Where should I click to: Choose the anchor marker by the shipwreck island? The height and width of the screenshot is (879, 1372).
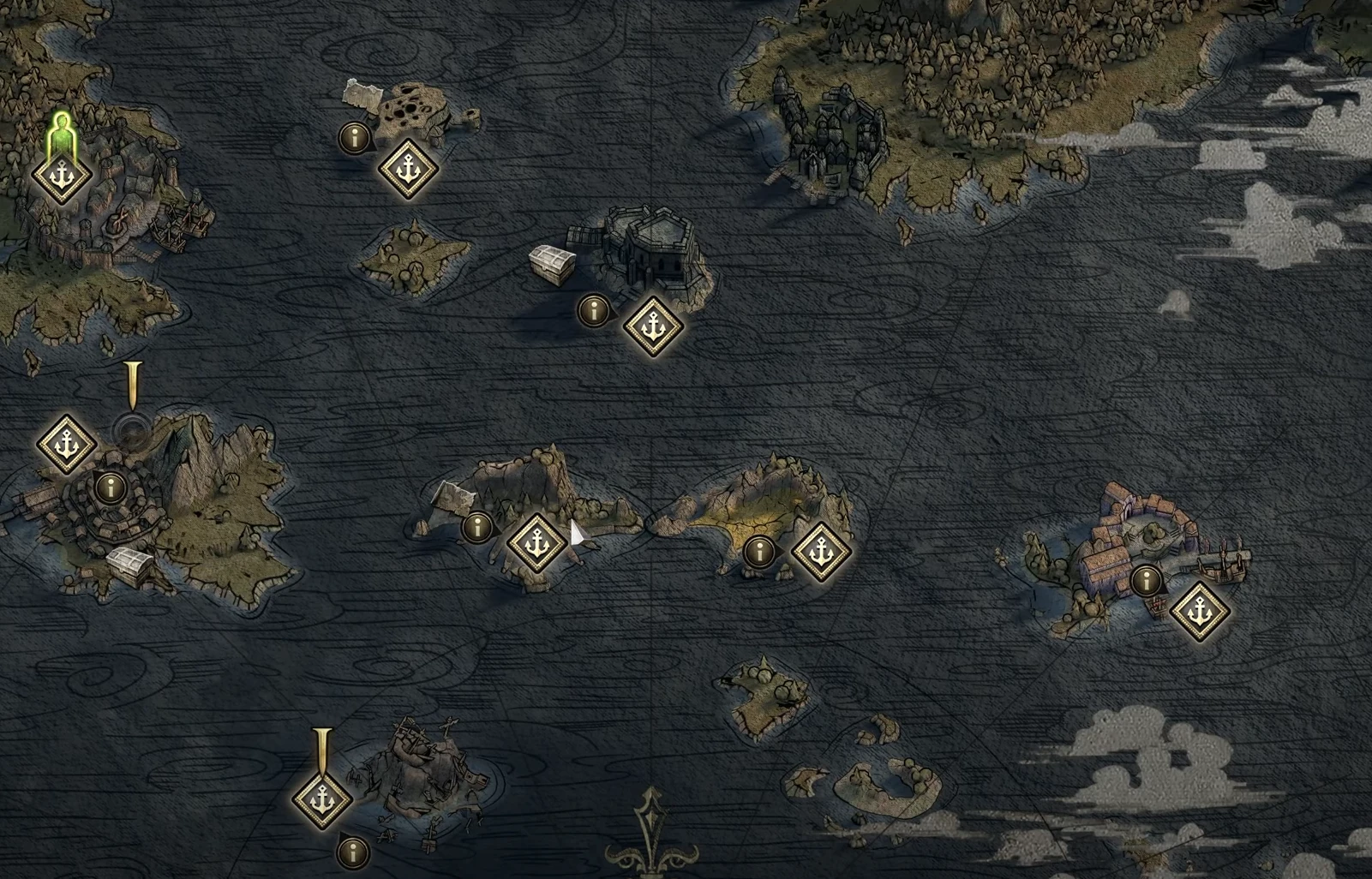(x=322, y=798)
